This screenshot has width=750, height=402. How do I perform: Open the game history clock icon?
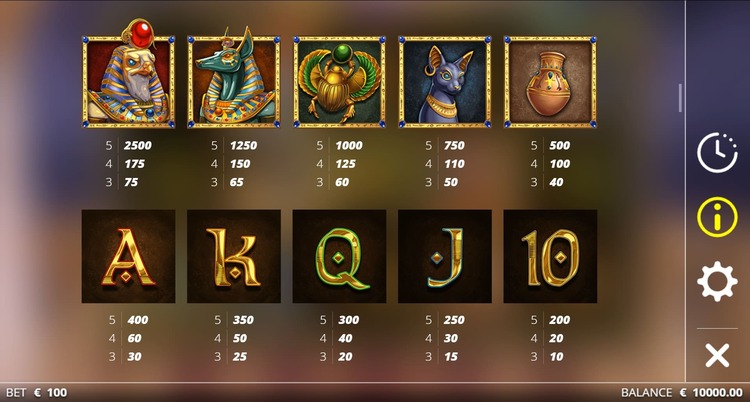pos(716,152)
